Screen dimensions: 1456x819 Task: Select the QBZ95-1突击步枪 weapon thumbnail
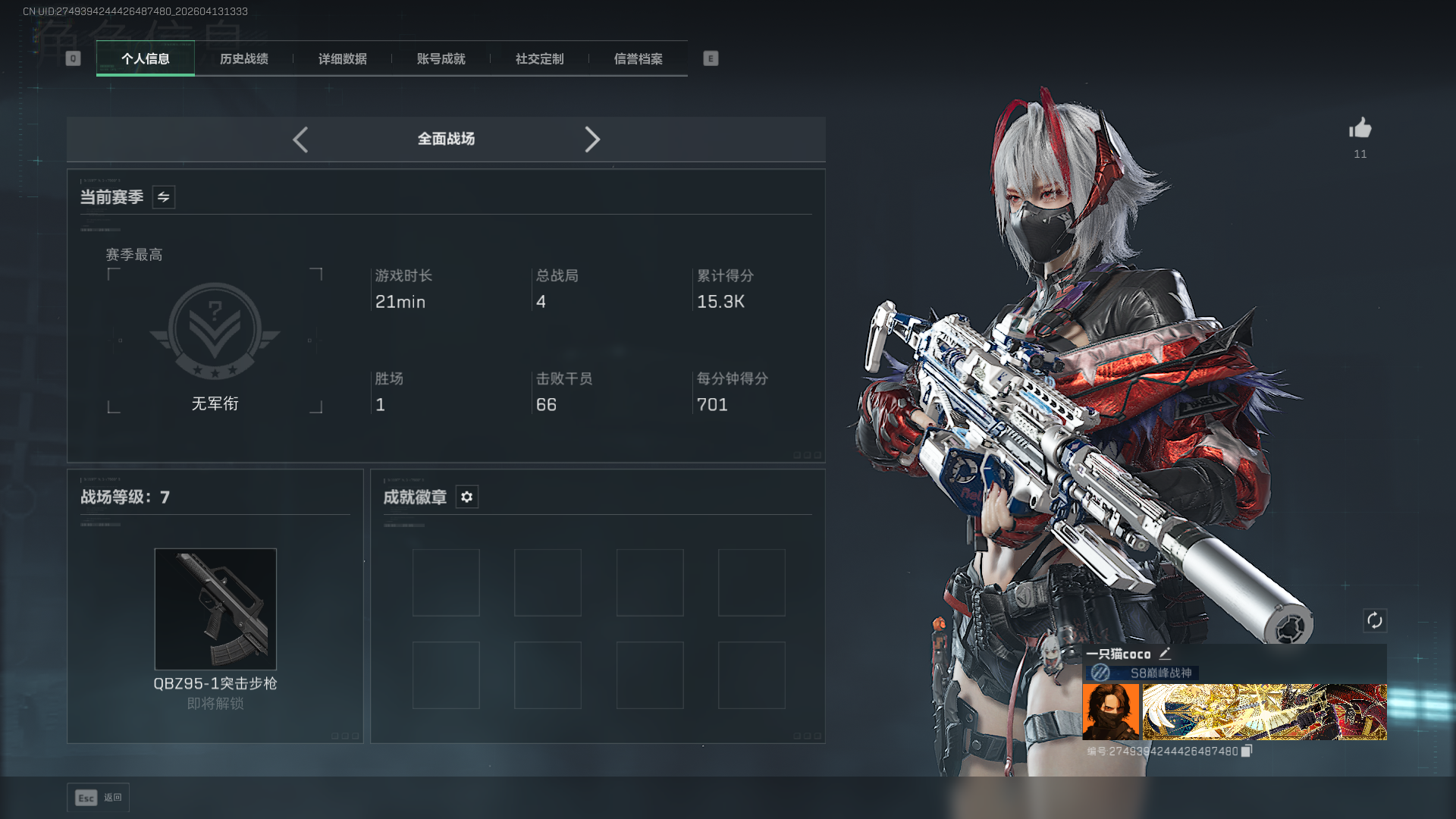pos(215,609)
